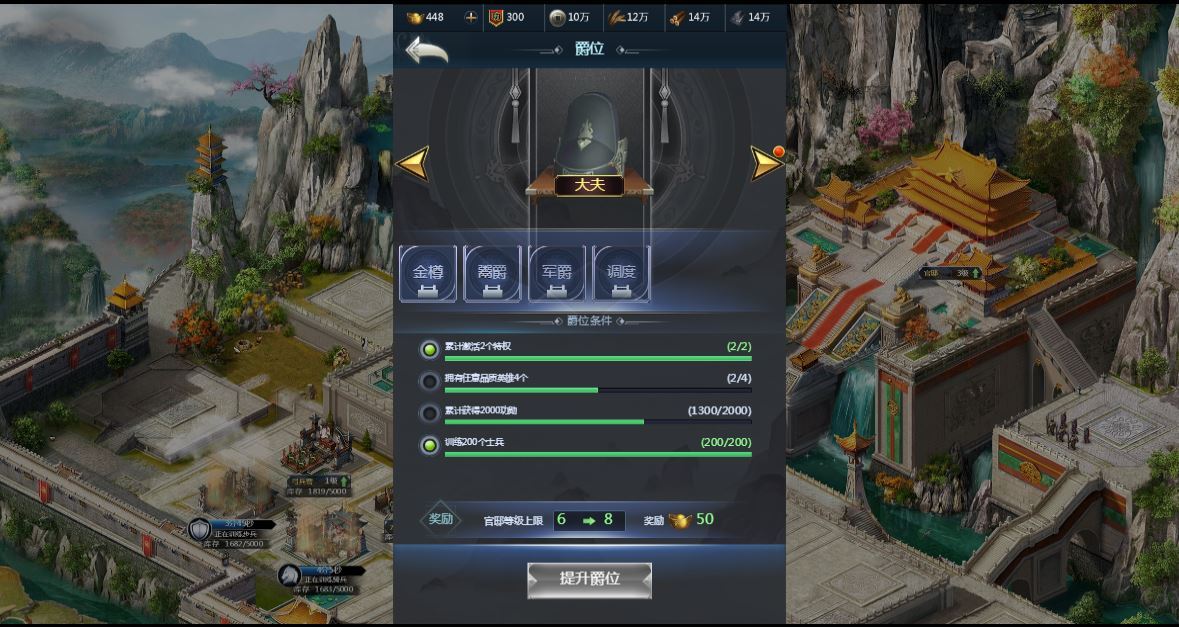This screenshot has height=627, width=1179.
Task: Advance to the next rank with right arrow
Action: pyautogui.click(x=766, y=163)
